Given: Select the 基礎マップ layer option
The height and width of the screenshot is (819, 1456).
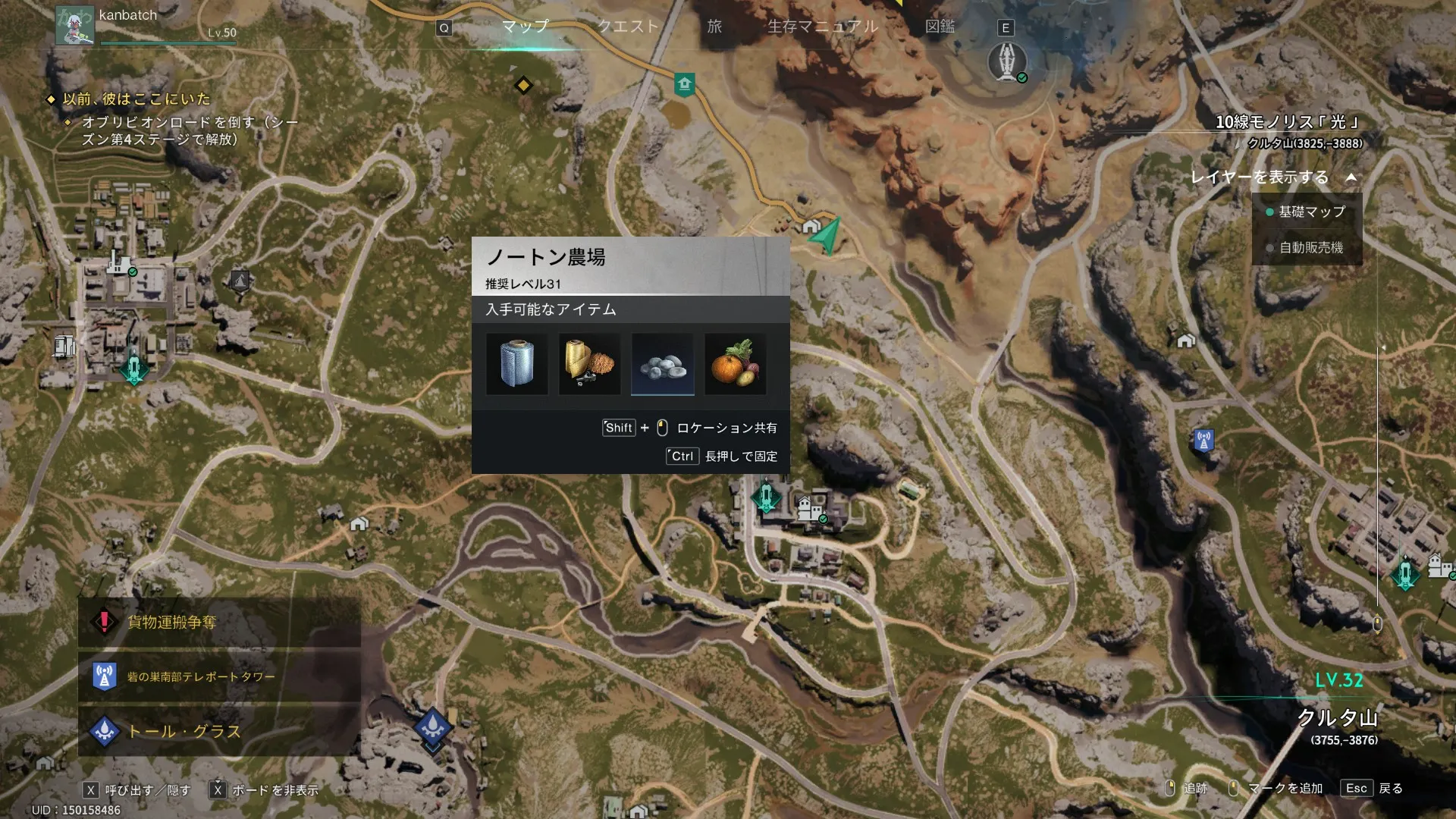Looking at the screenshot, I should pyautogui.click(x=1311, y=212).
